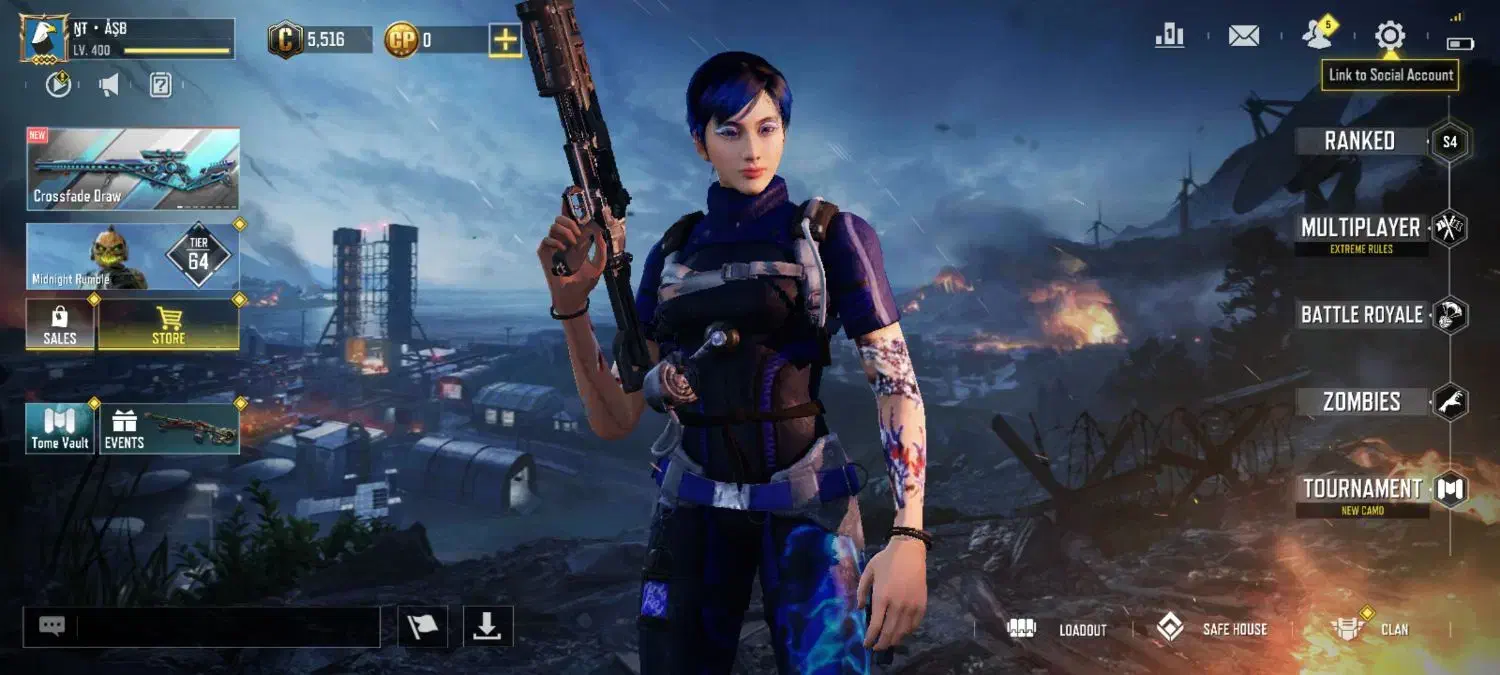The height and width of the screenshot is (675, 1500).
Task: Click the chat input box
Action: pyautogui.click(x=228, y=627)
